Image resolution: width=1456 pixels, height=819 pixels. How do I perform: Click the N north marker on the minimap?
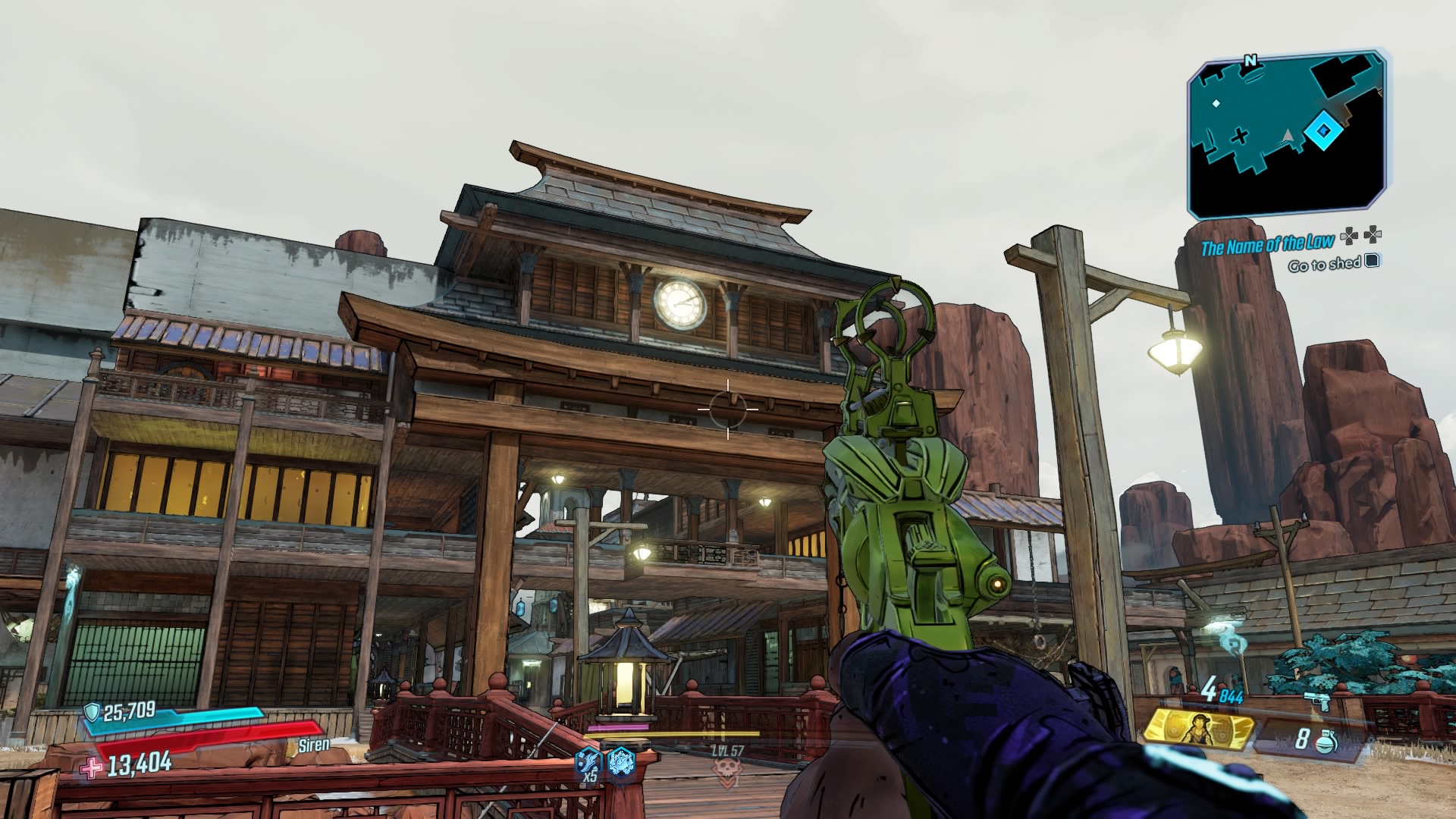(x=1250, y=60)
